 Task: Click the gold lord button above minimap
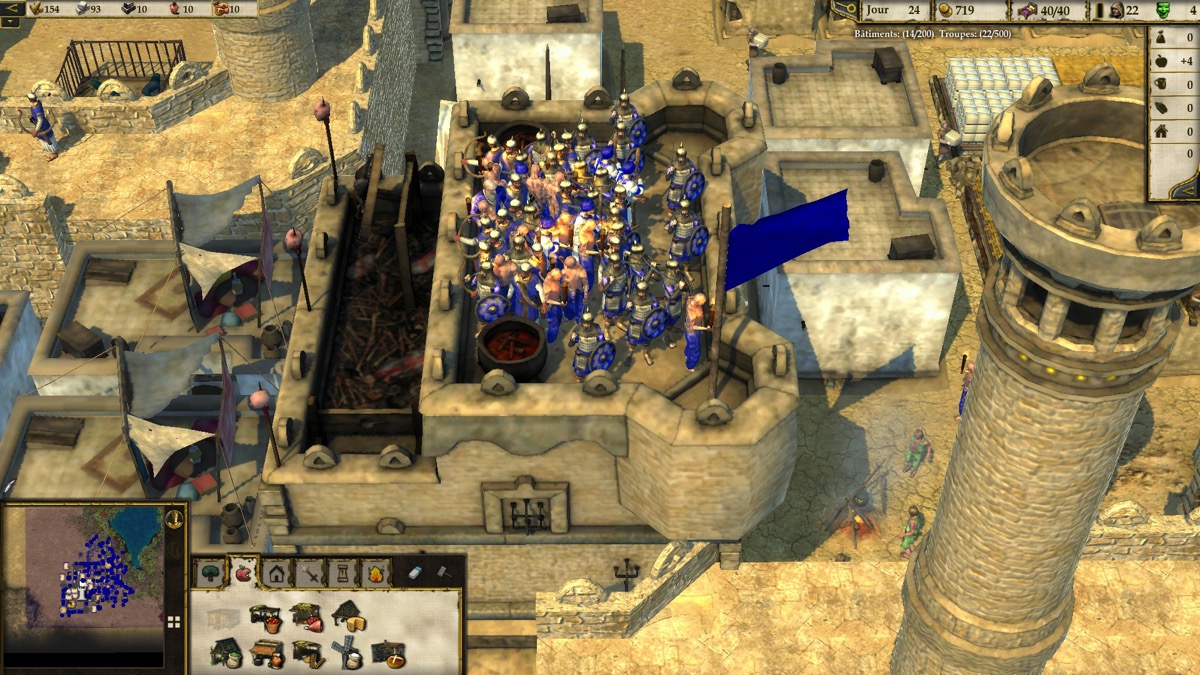175,518
